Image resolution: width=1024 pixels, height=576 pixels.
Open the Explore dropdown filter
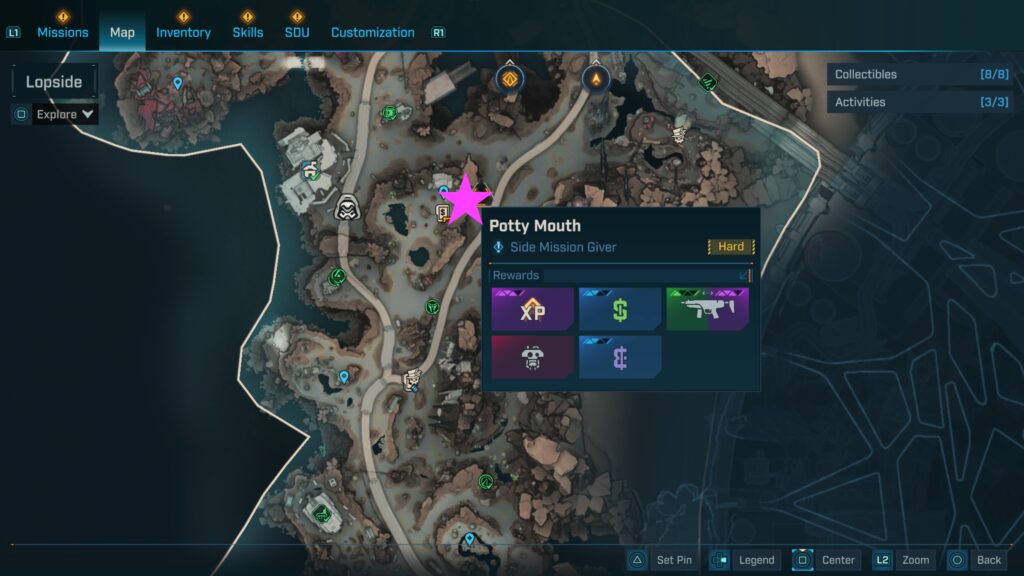point(65,114)
